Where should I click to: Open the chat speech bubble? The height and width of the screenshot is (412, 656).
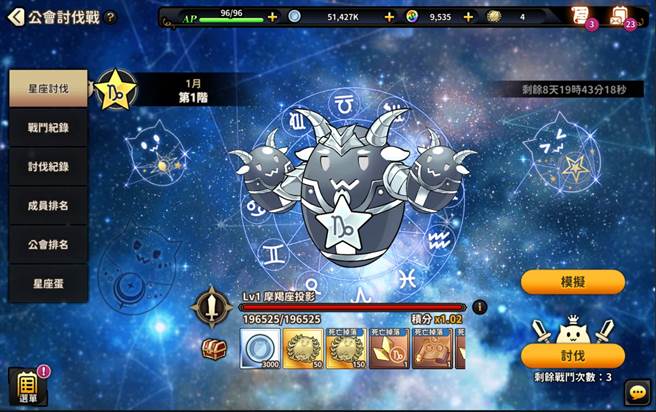[636, 392]
